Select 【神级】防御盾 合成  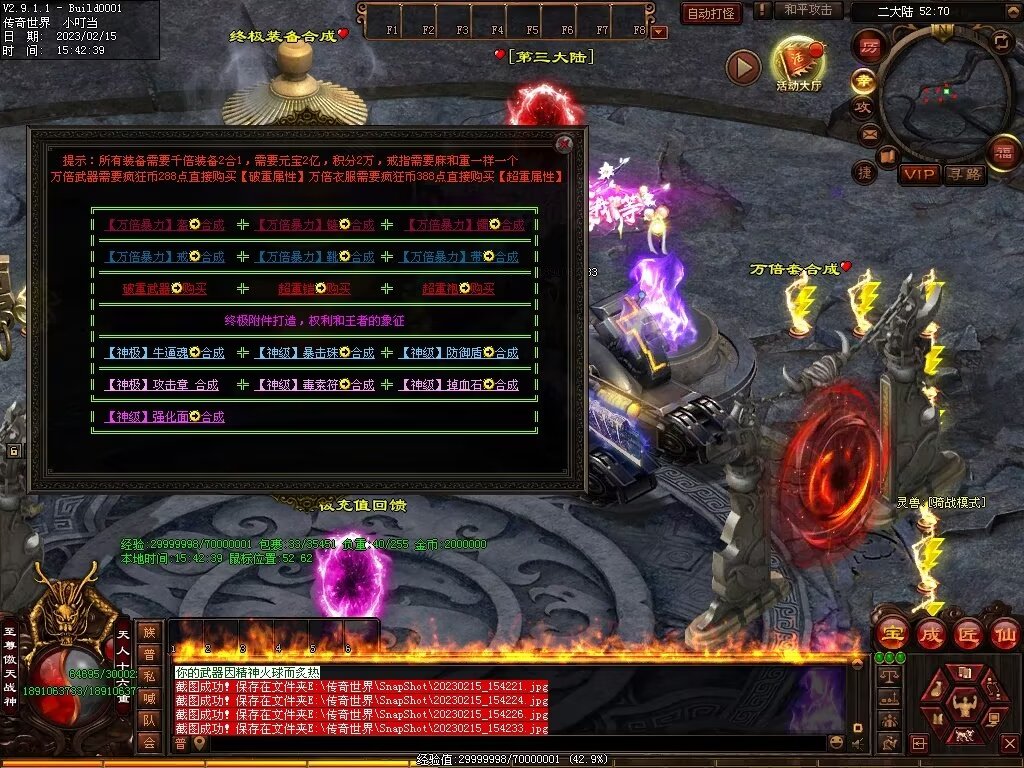460,353
